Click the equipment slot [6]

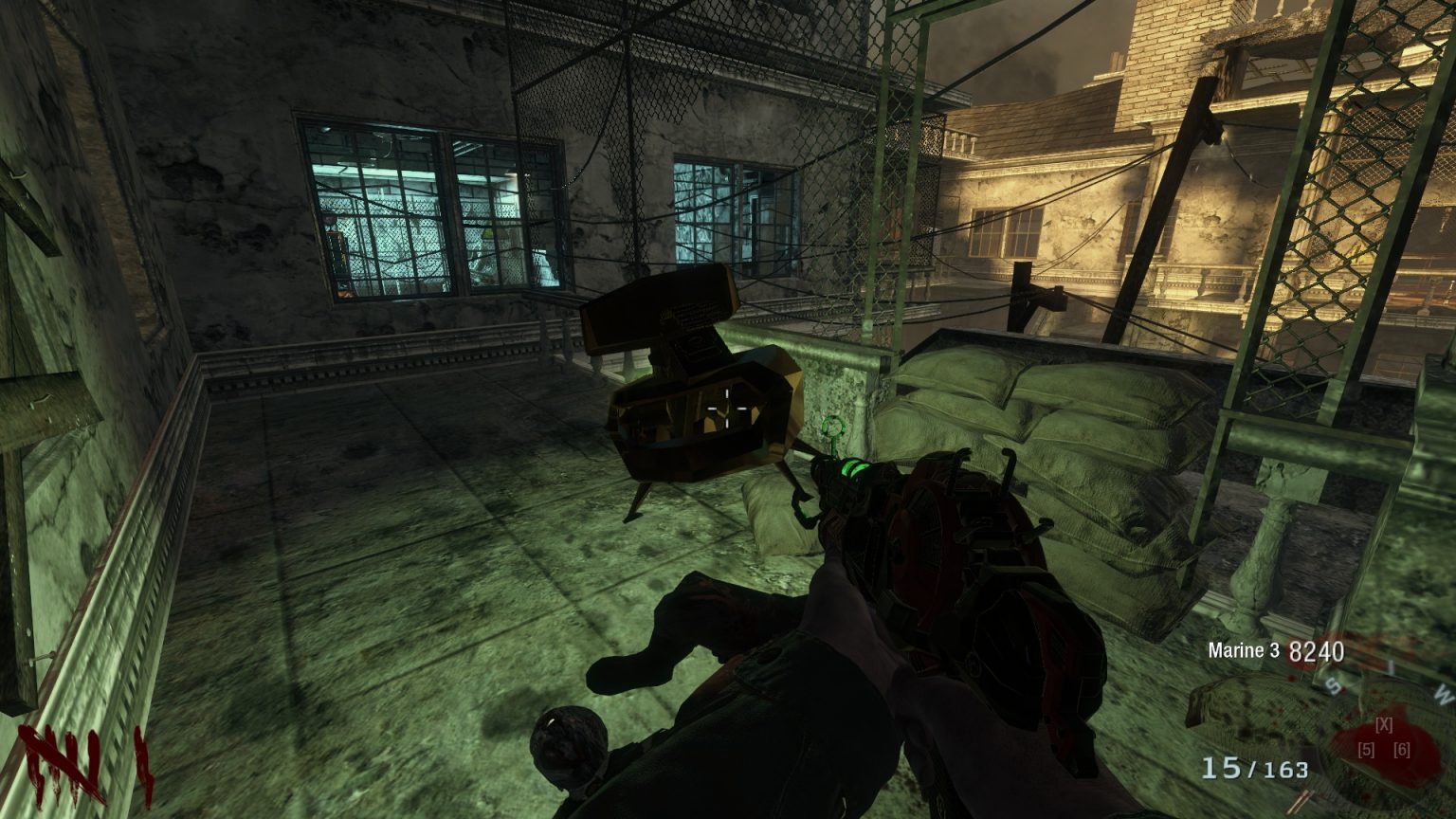coord(1402,750)
